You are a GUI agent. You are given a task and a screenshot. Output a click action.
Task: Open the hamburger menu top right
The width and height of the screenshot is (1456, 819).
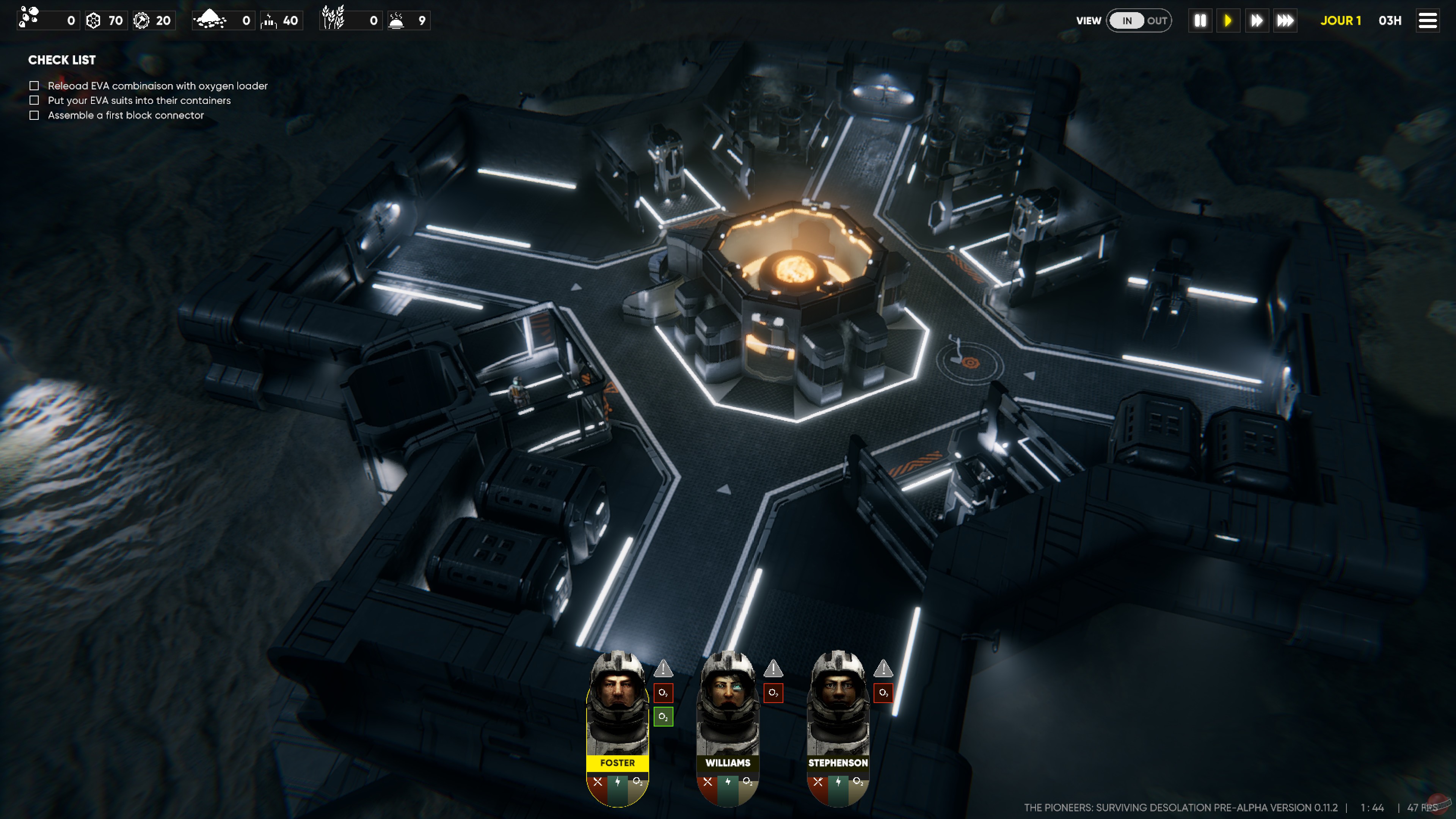click(x=1428, y=20)
